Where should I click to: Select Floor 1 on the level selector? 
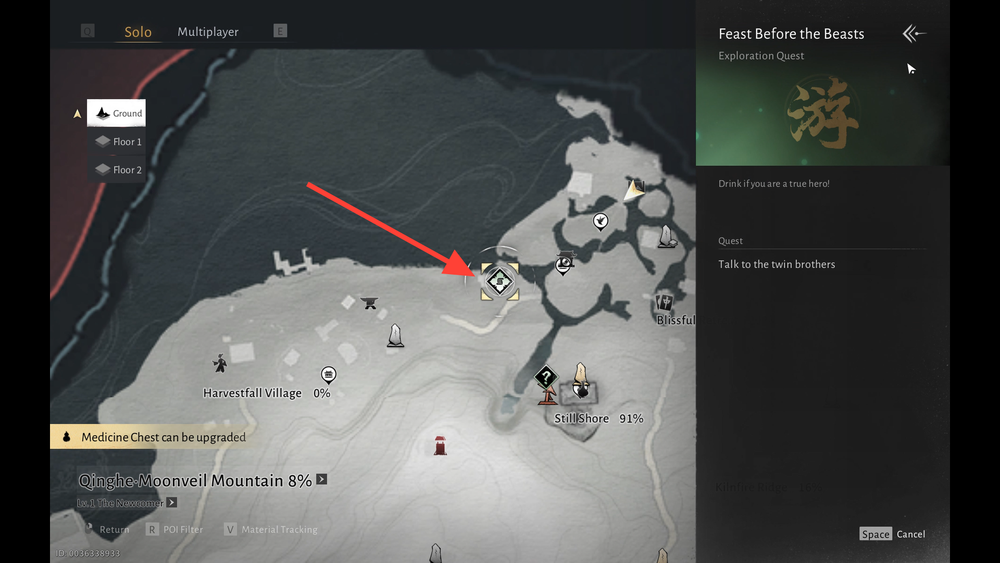pos(116,142)
